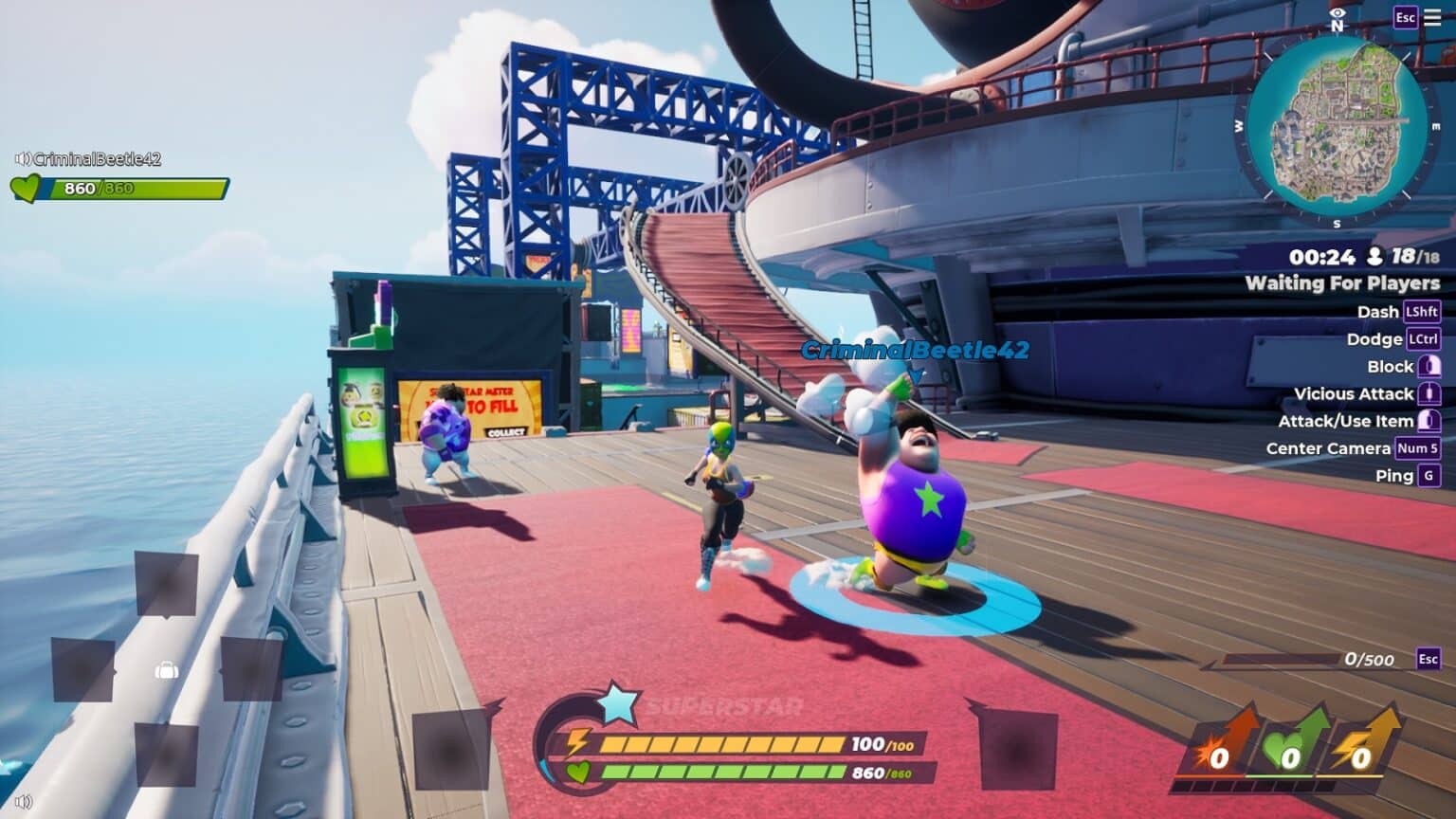Open the hamburger menu in the top corner

pos(1432,18)
